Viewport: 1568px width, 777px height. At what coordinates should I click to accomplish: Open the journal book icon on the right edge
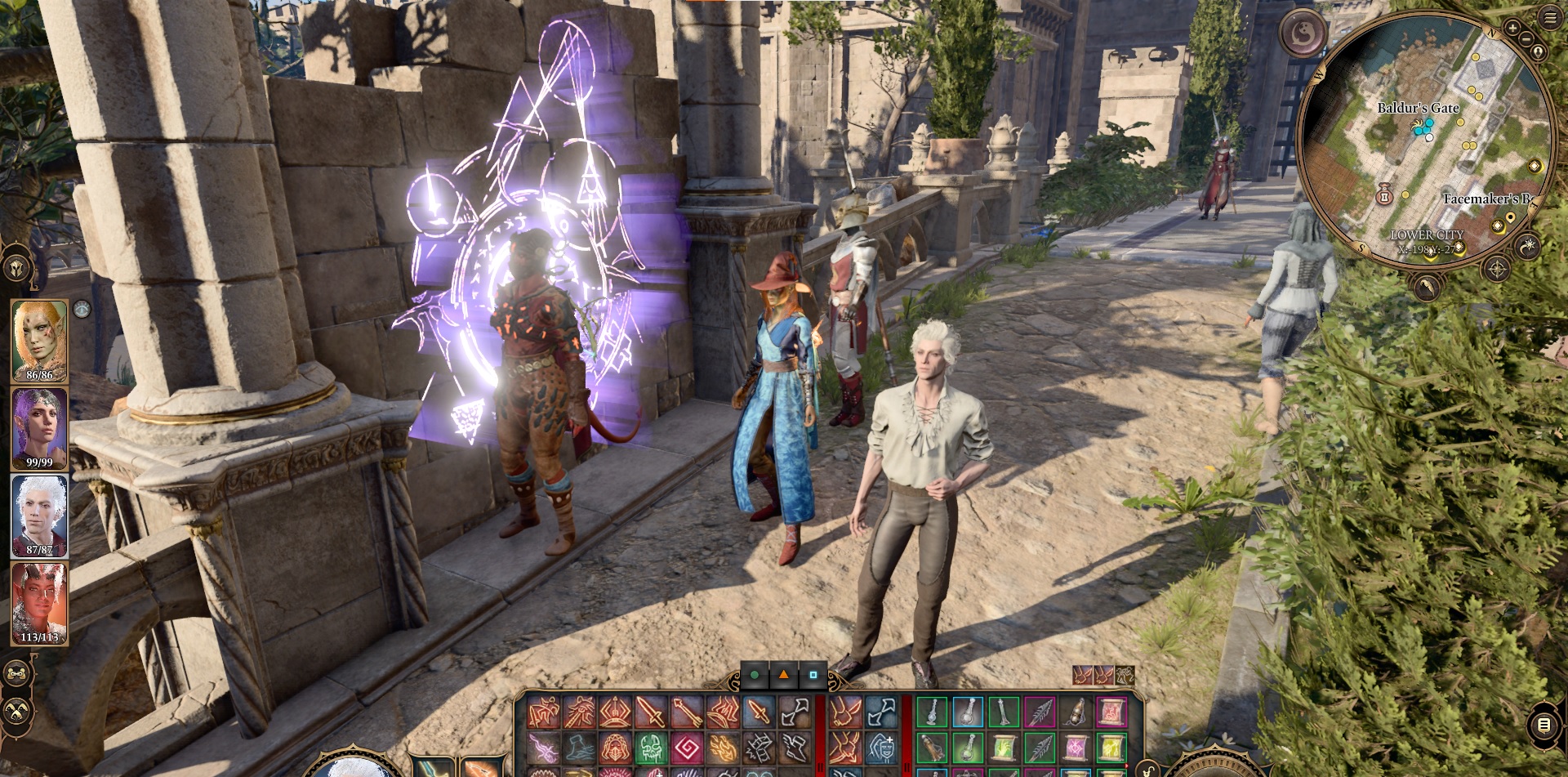[x=1543, y=725]
